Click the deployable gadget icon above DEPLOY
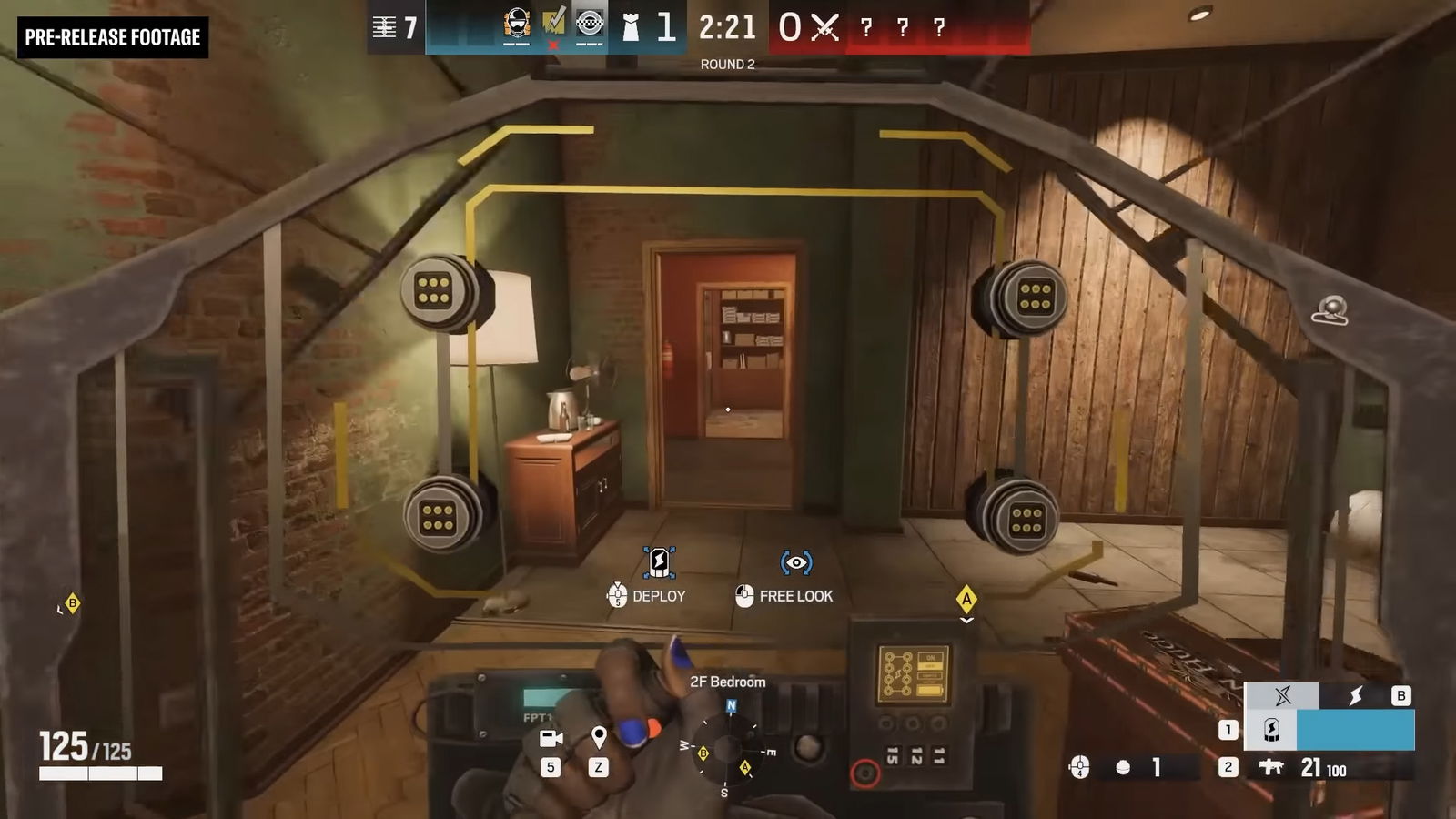 click(659, 563)
